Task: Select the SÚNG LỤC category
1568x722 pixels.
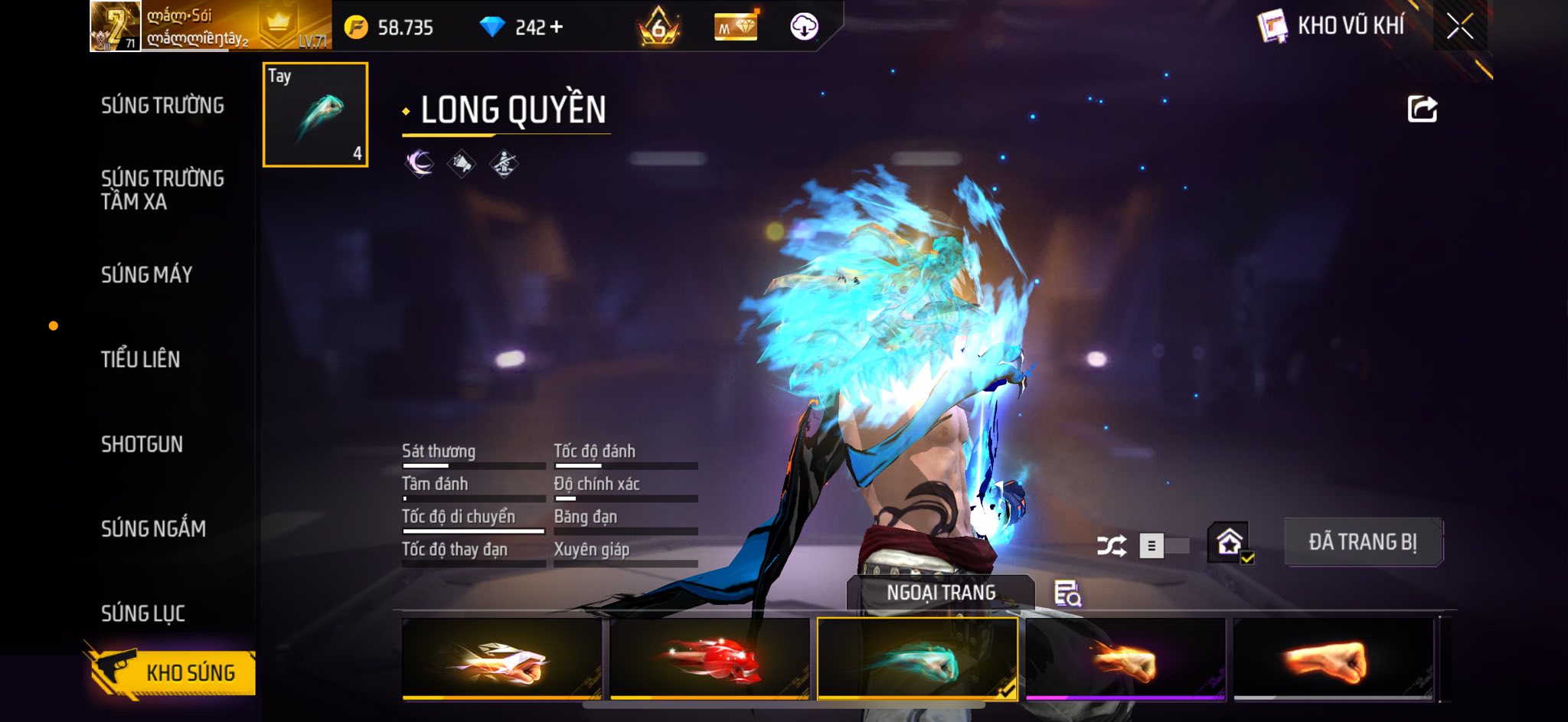Action: pyautogui.click(x=143, y=613)
